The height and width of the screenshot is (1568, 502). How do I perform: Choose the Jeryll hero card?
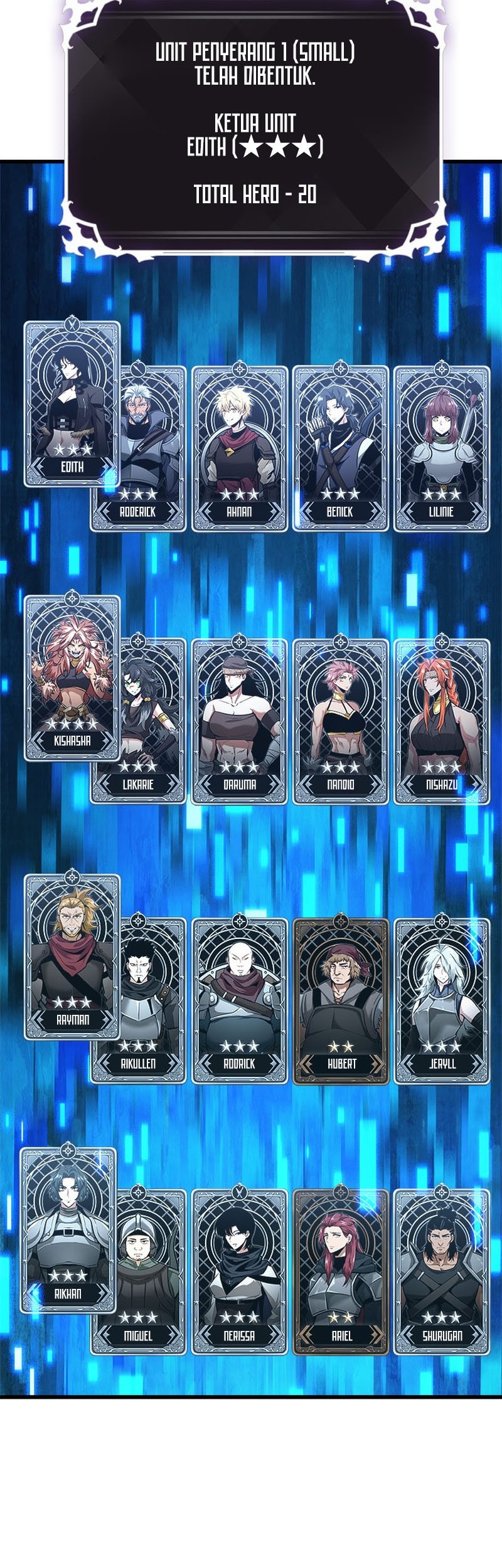(x=441, y=1001)
